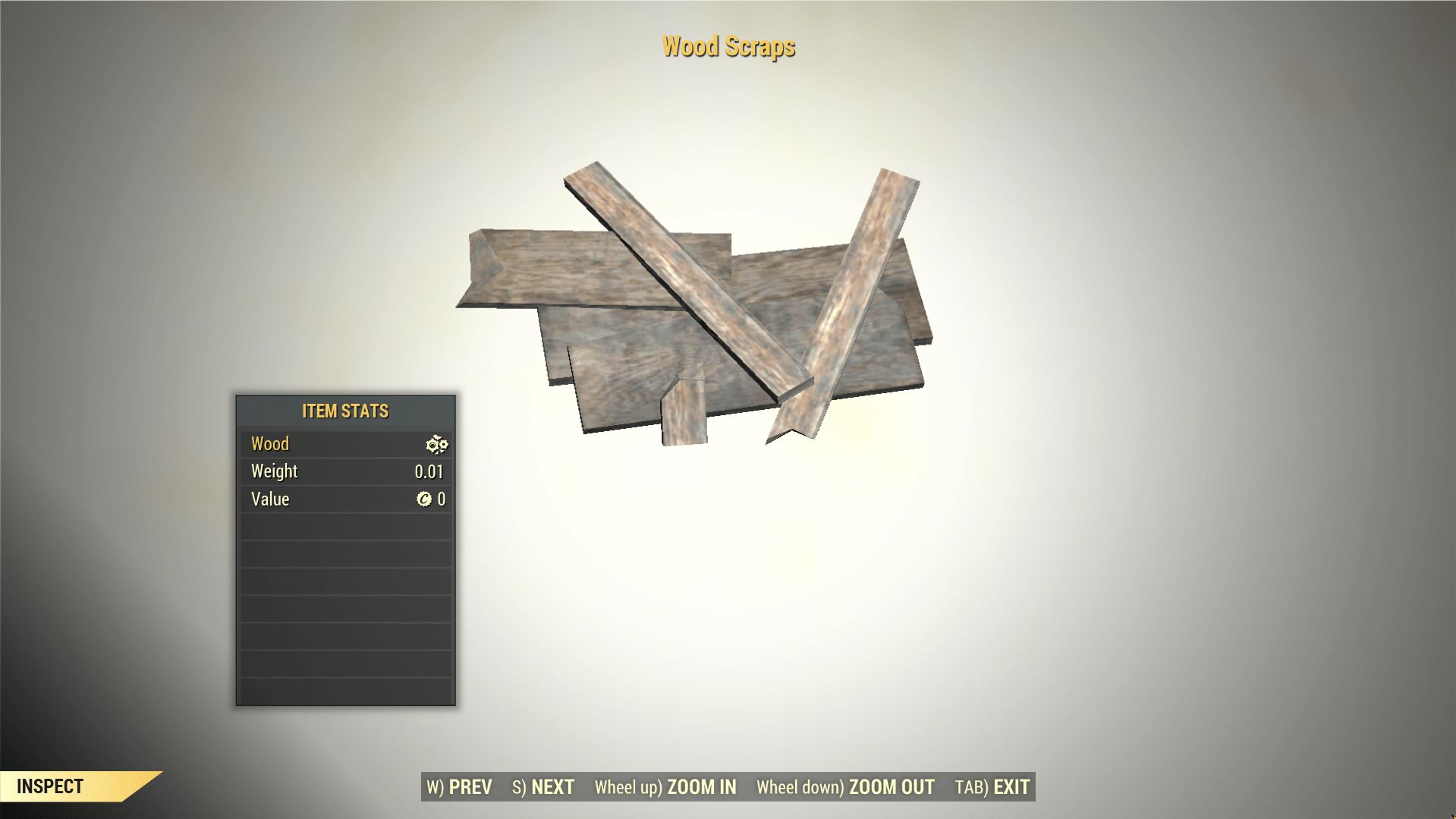Expand the ITEM STATS panel header

click(344, 411)
